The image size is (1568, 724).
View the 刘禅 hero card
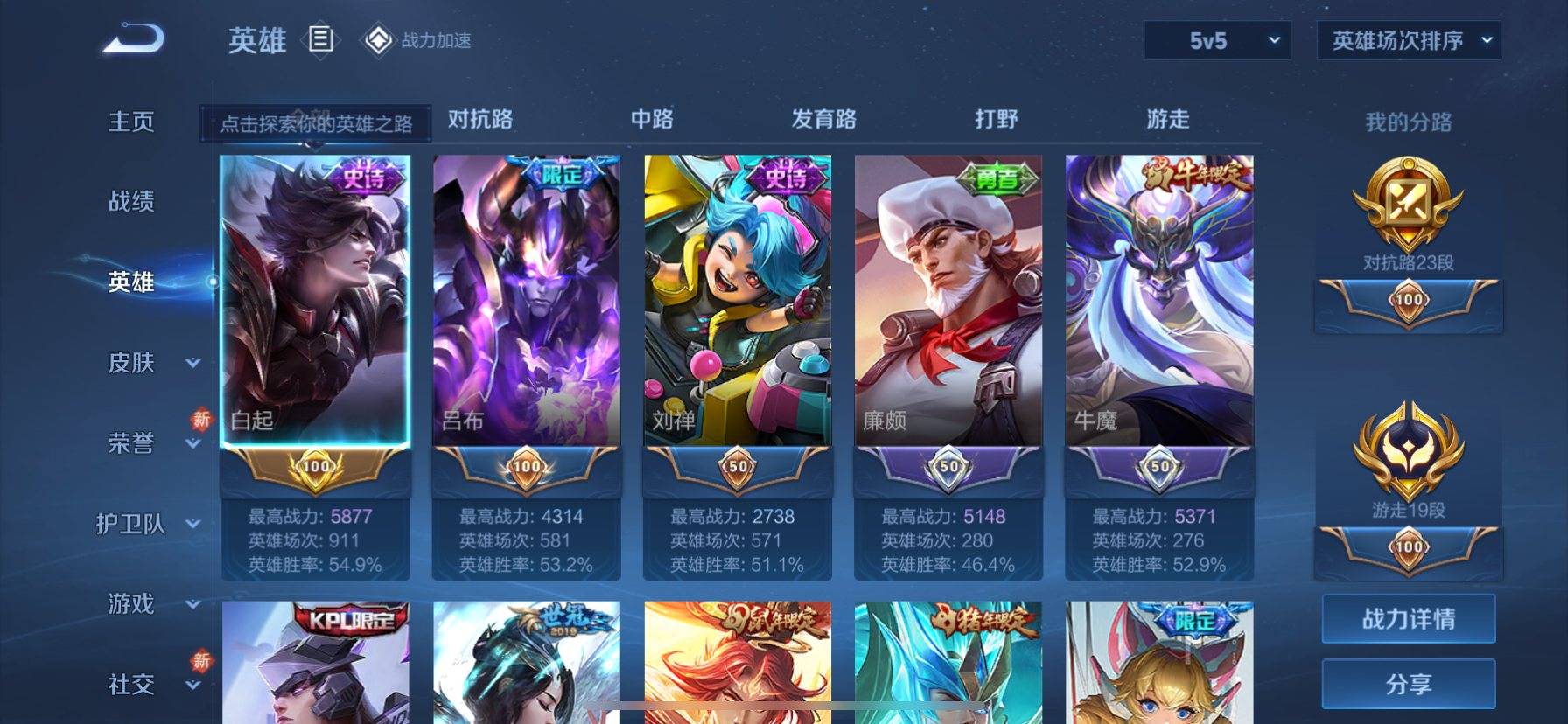(737, 302)
